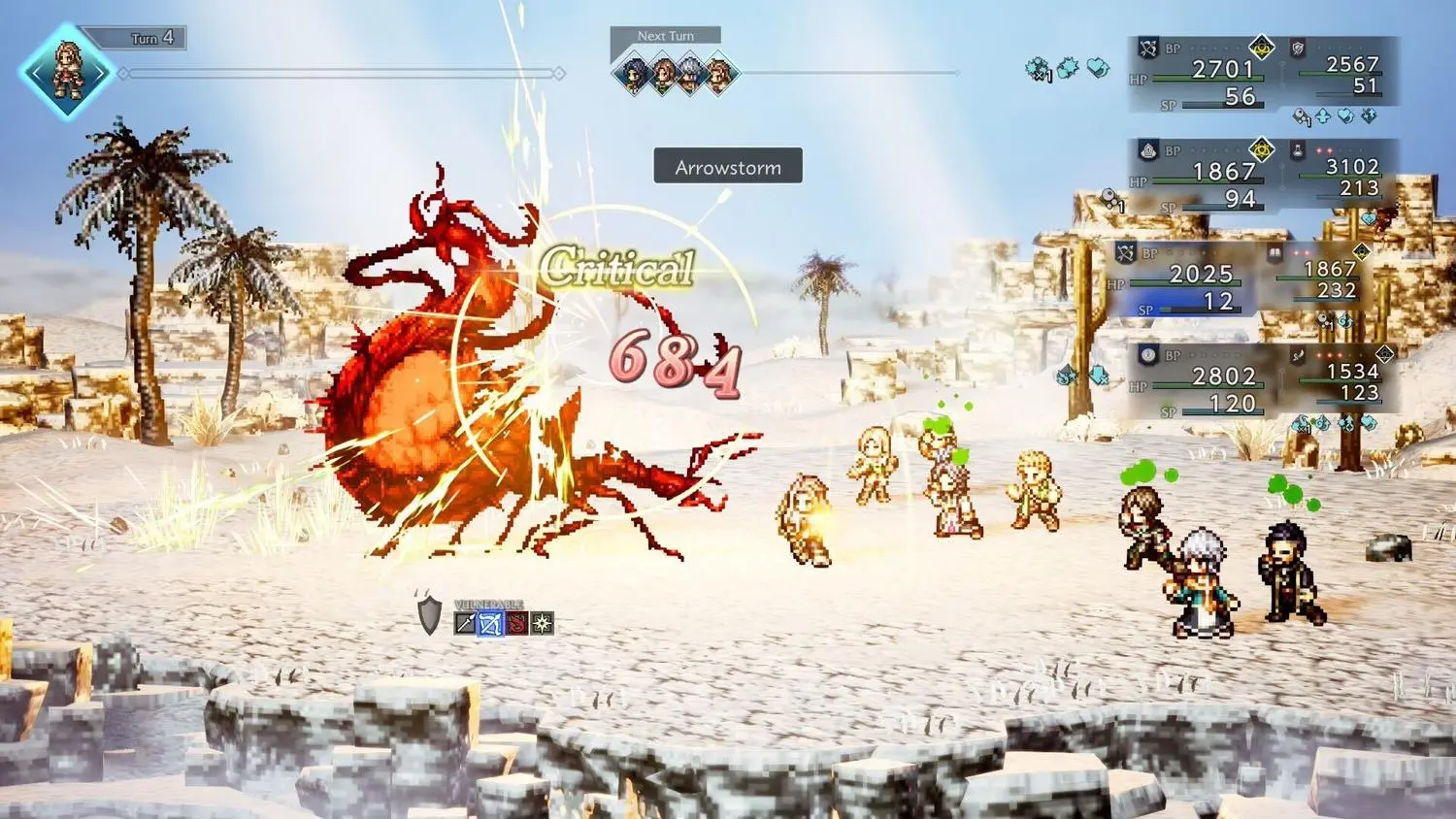Select the crossed-arrows job icon on top party panel
This screenshot has height=819, width=1456.
pyautogui.click(x=1149, y=47)
